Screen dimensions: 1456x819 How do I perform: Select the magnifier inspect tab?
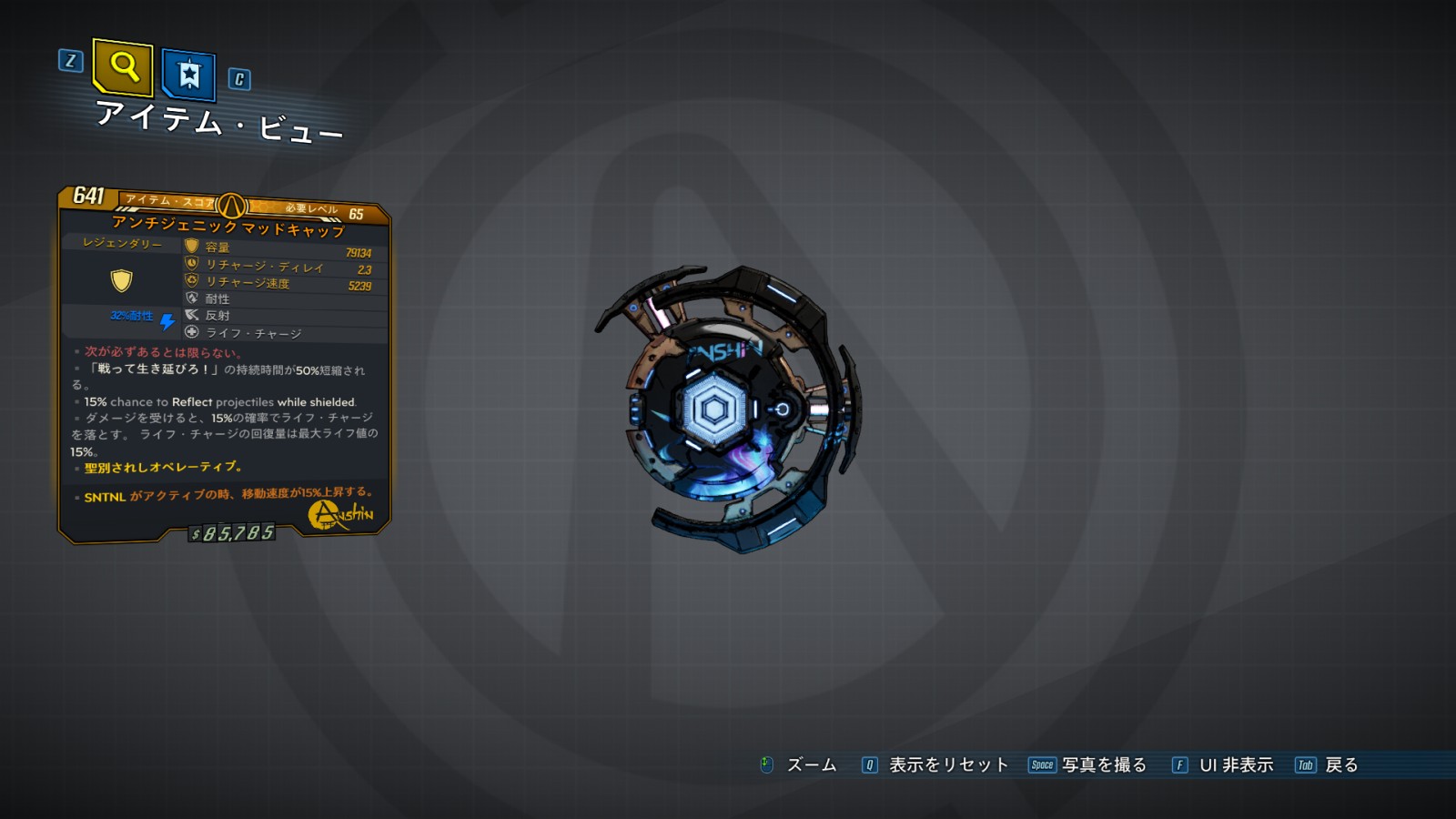[x=123, y=67]
